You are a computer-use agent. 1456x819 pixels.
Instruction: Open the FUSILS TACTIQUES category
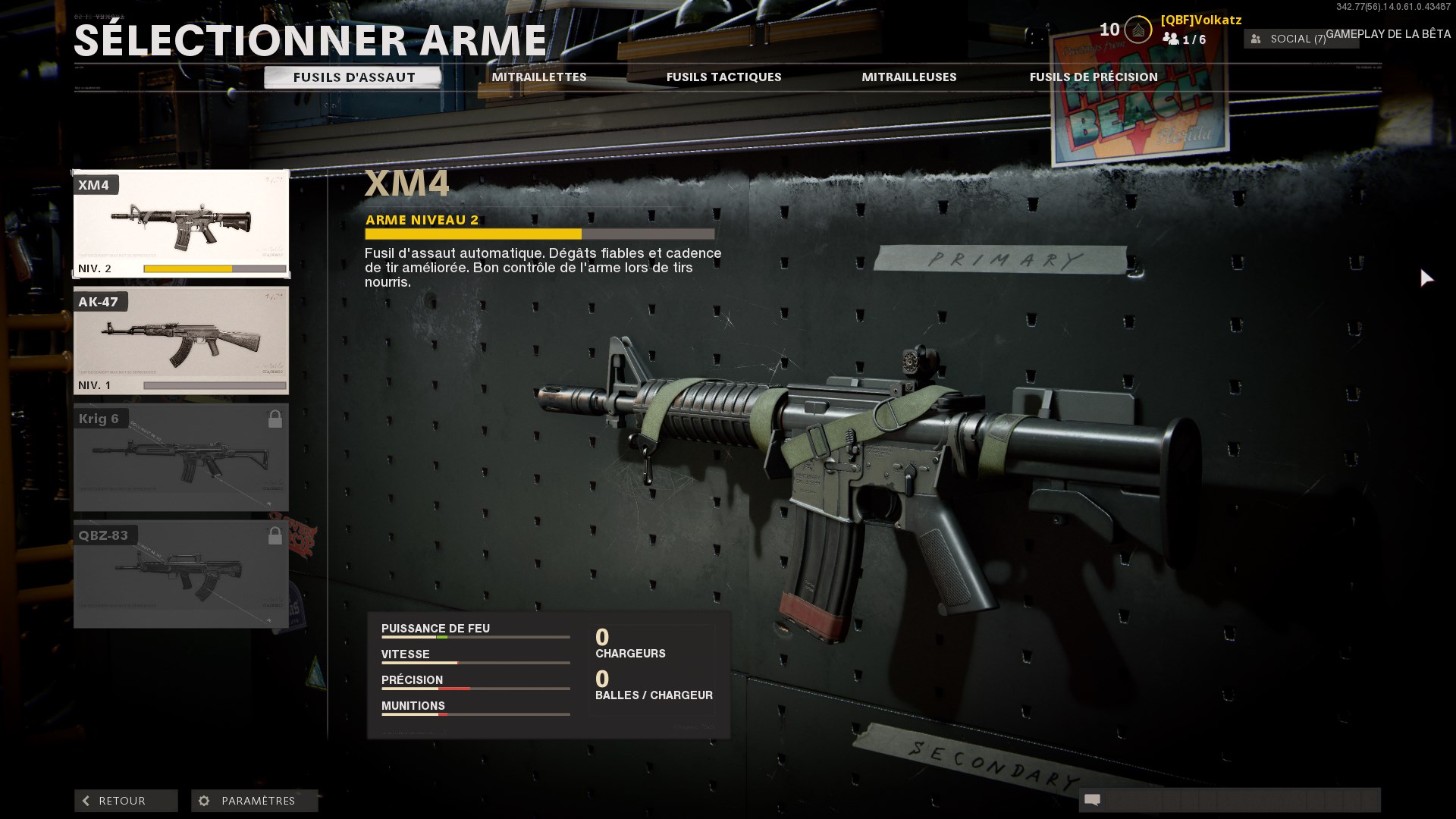723,77
